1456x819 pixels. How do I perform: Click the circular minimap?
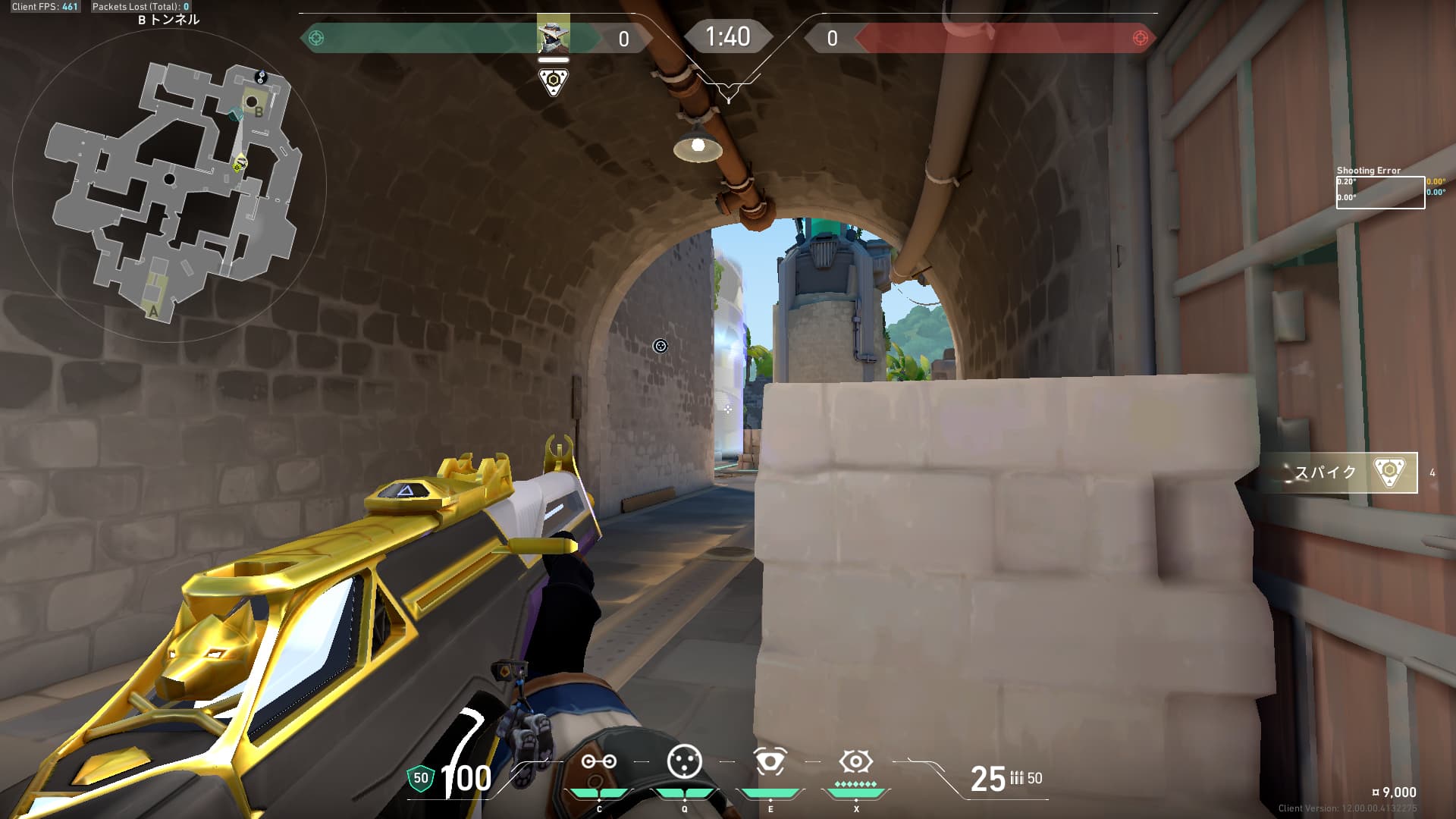(x=169, y=186)
